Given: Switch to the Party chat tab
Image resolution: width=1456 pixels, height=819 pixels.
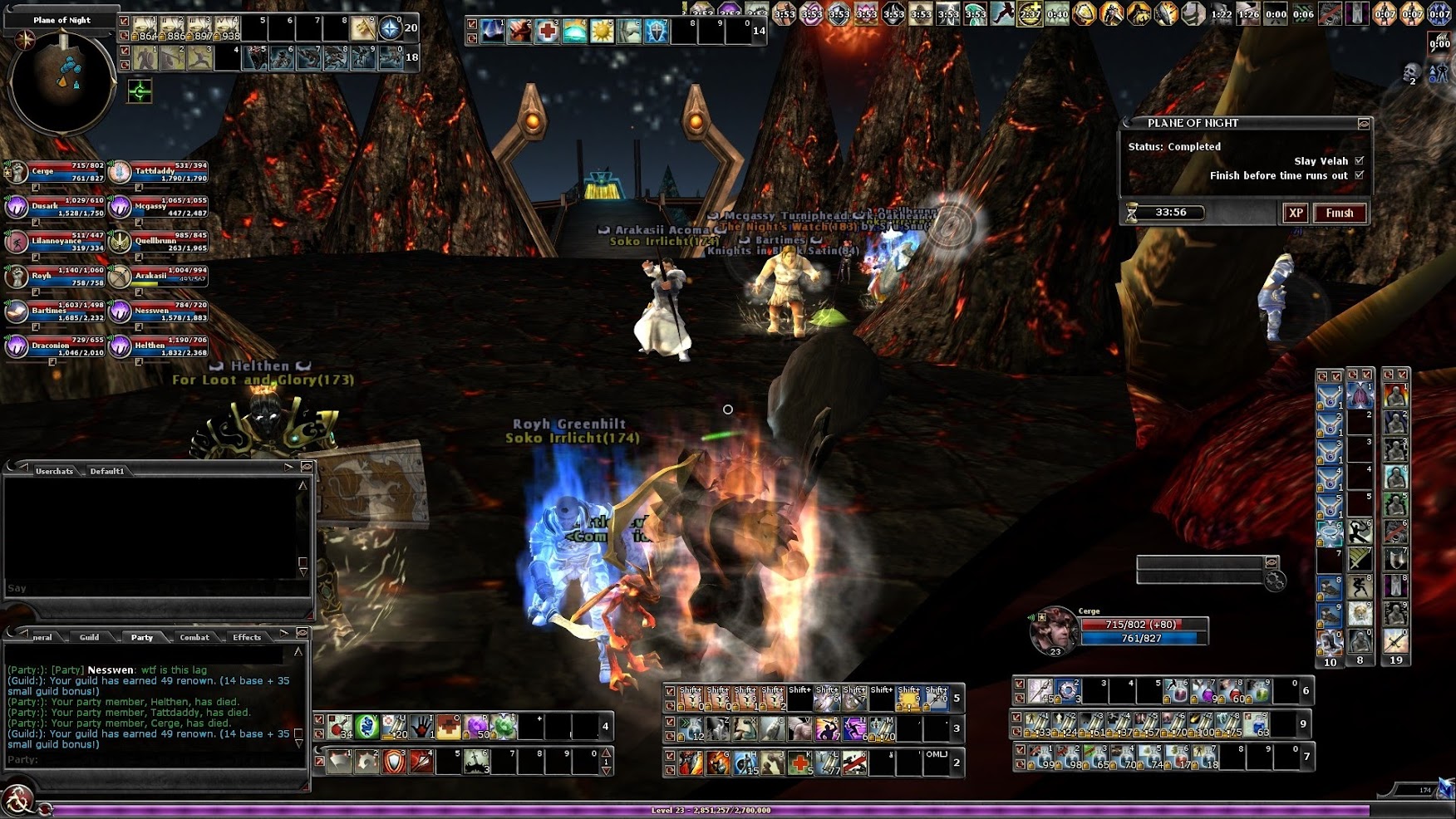Looking at the screenshot, I should click(x=142, y=637).
